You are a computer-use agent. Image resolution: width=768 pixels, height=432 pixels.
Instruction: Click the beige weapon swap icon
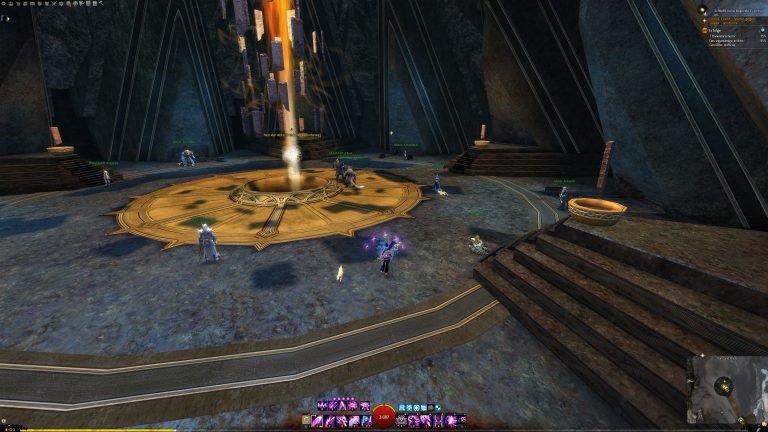click(307, 421)
